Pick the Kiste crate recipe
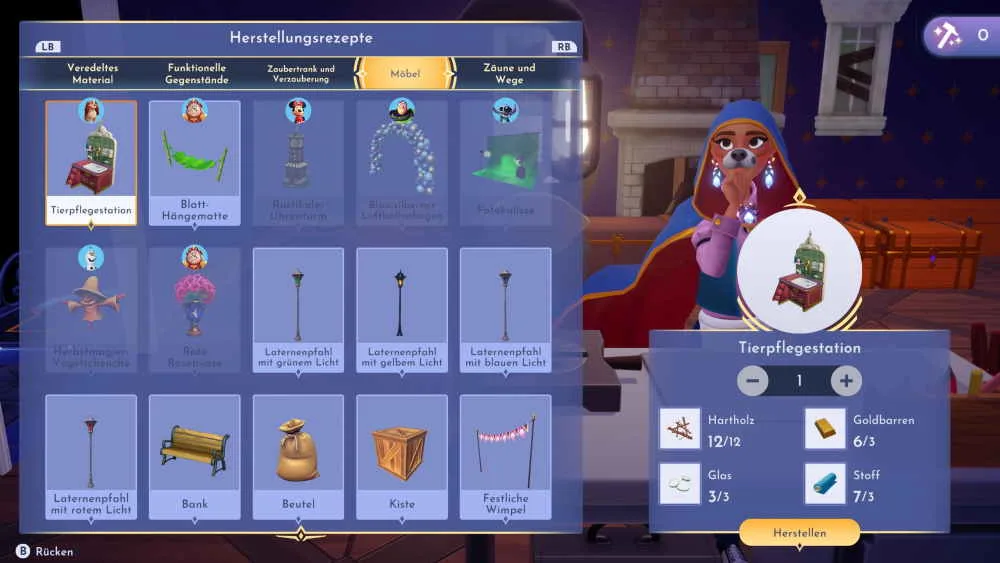The width and height of the screenshot is (1000, 563). 401,456
